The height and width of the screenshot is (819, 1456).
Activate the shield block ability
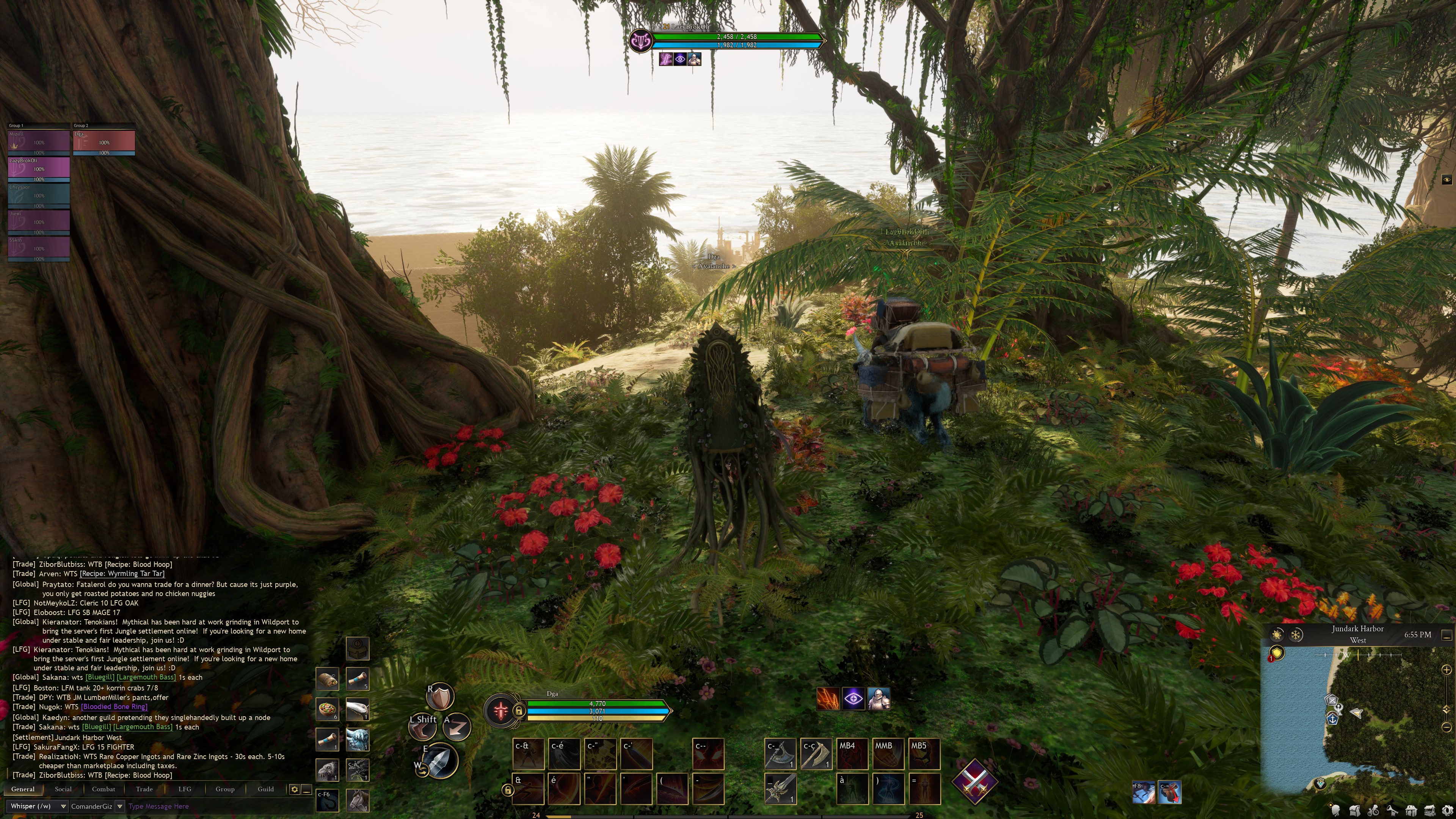click(440, 697)
